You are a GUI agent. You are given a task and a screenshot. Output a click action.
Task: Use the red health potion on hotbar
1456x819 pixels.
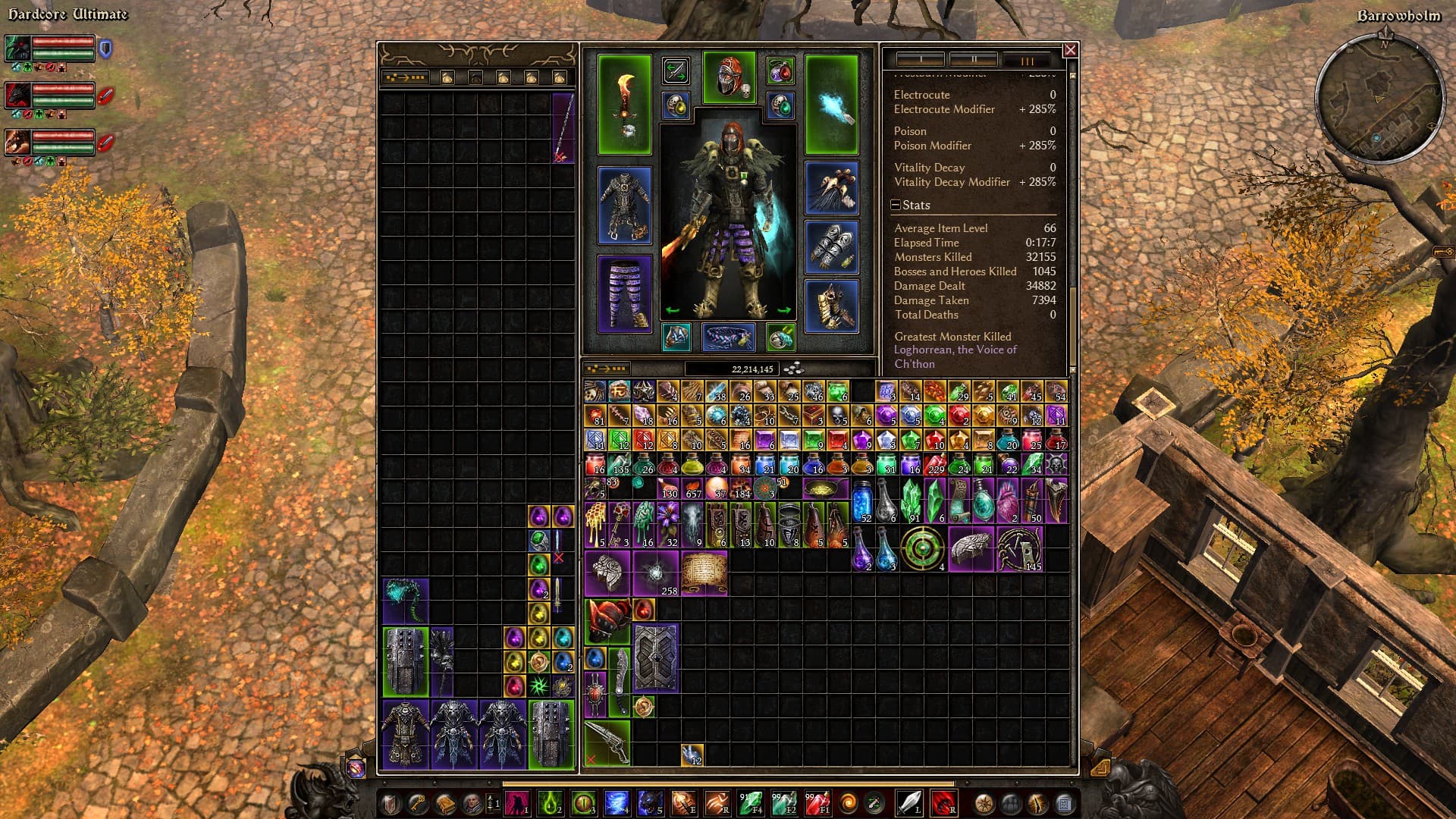(x=817, y=802)
